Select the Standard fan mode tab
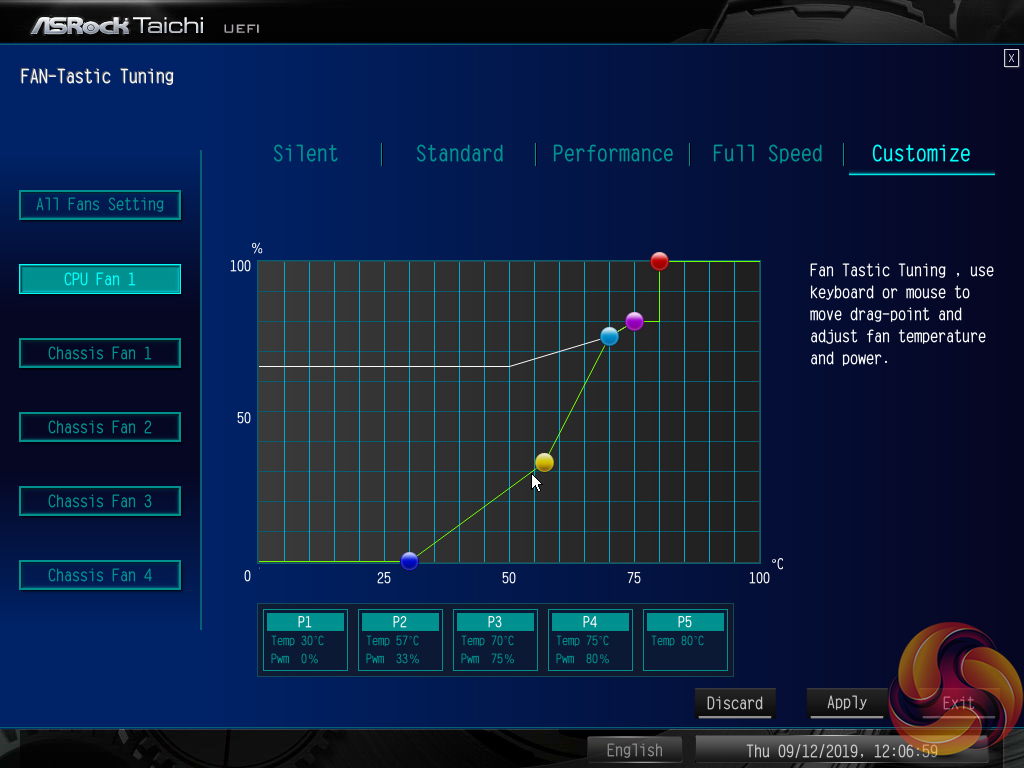Screen dimensions: 1024x768 [460, 154]
